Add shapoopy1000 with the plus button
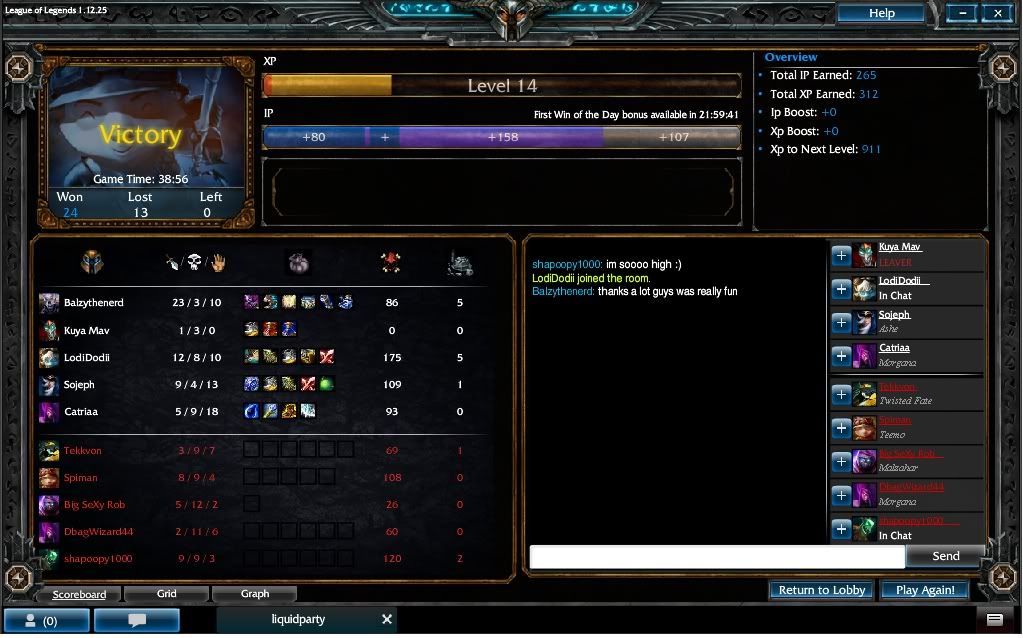The height and width of the screenshot is (638, 1023). [x=841, y=529]
